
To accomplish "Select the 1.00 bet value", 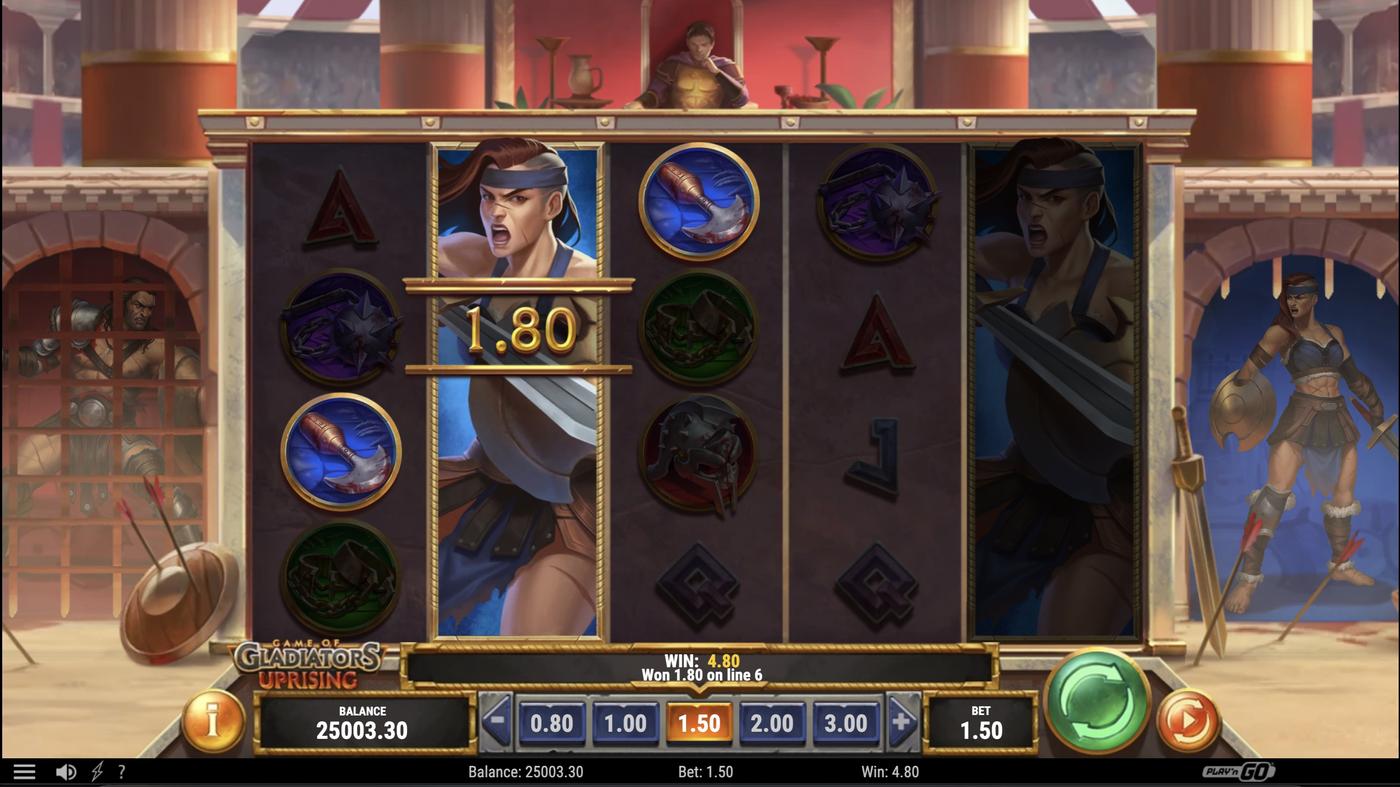I will [x=626, y=722].
